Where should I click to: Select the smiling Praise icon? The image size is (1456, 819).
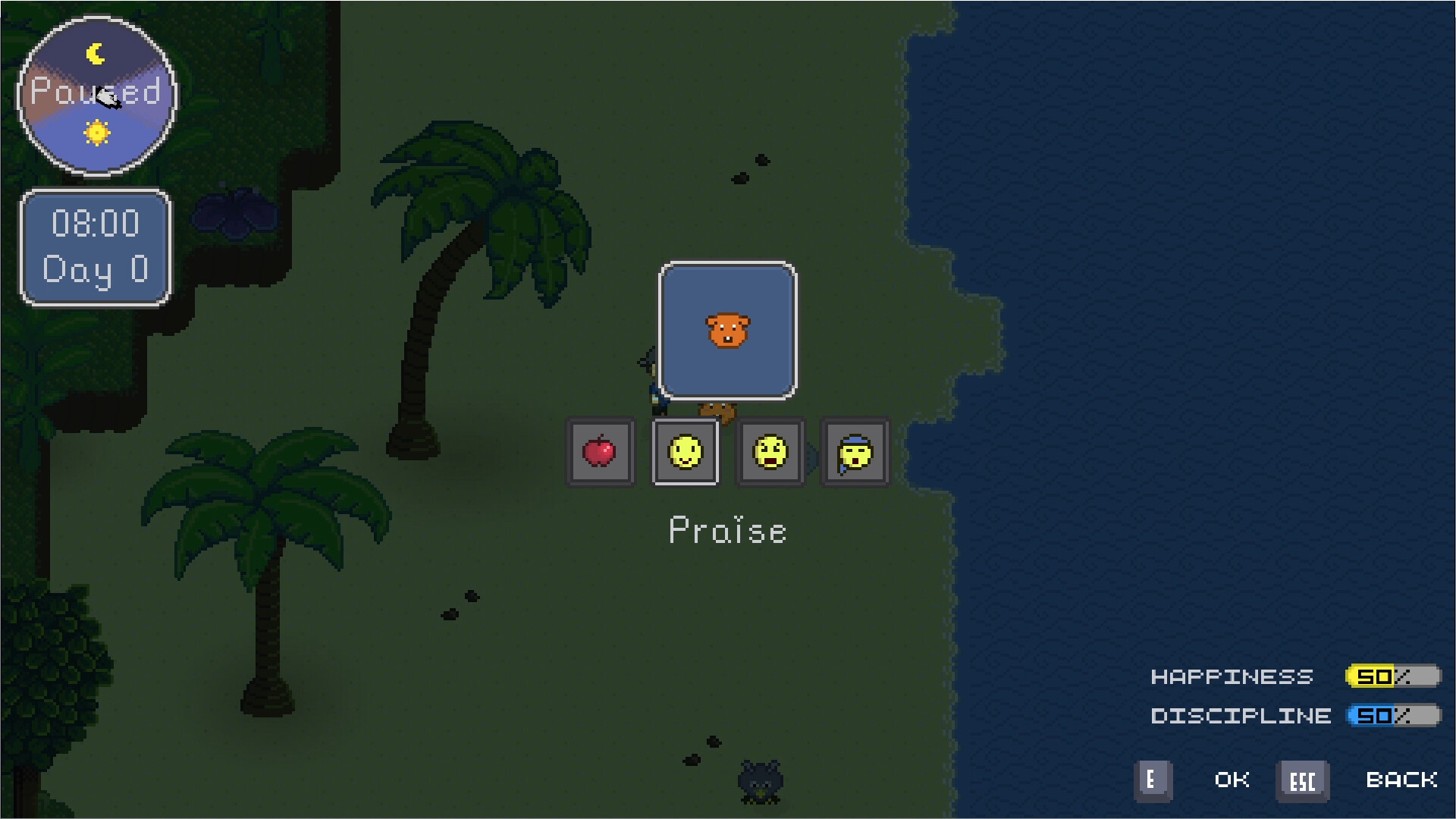pos(685,453)
